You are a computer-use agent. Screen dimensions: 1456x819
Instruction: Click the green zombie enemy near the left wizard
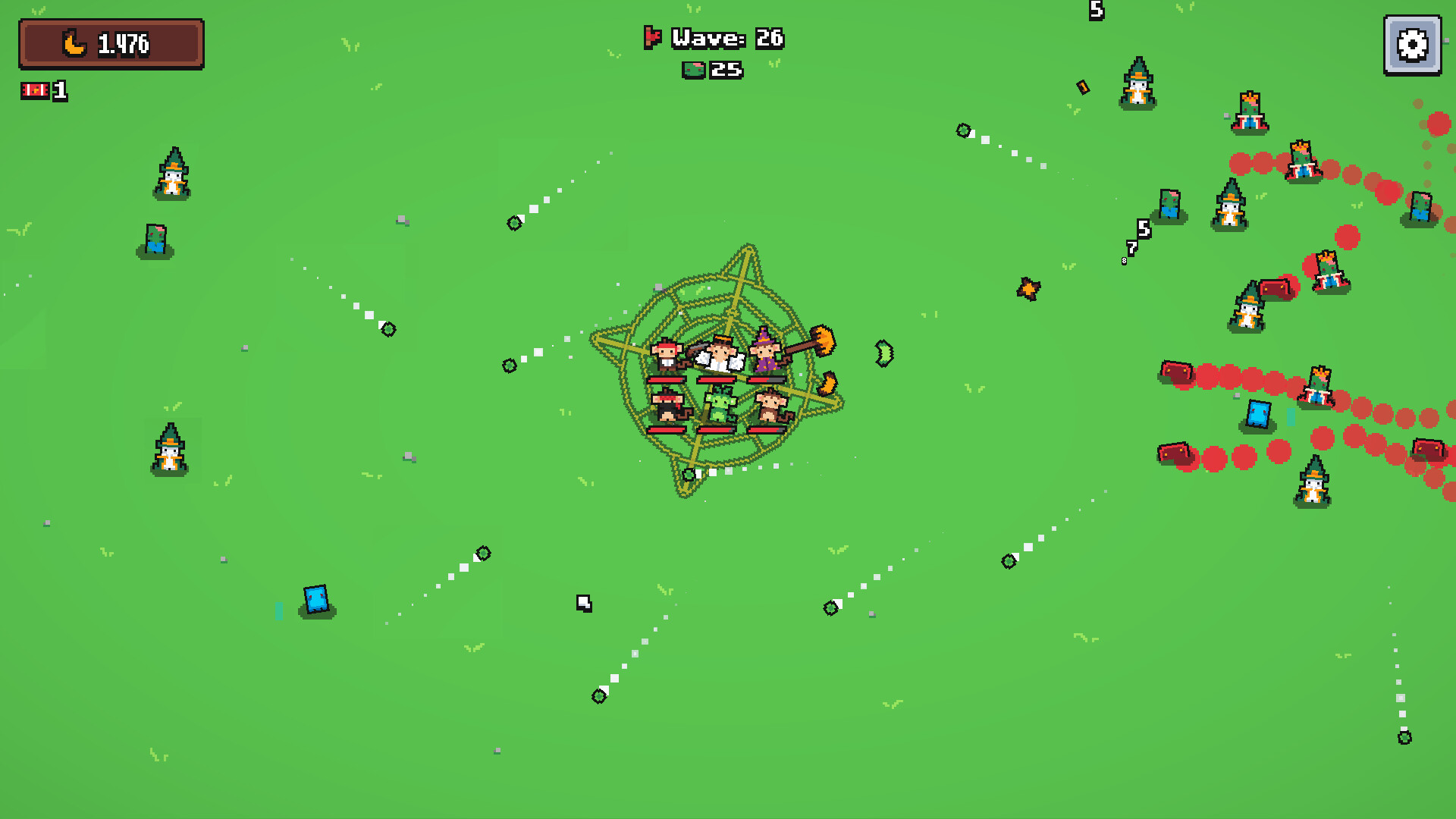[155, 237]
